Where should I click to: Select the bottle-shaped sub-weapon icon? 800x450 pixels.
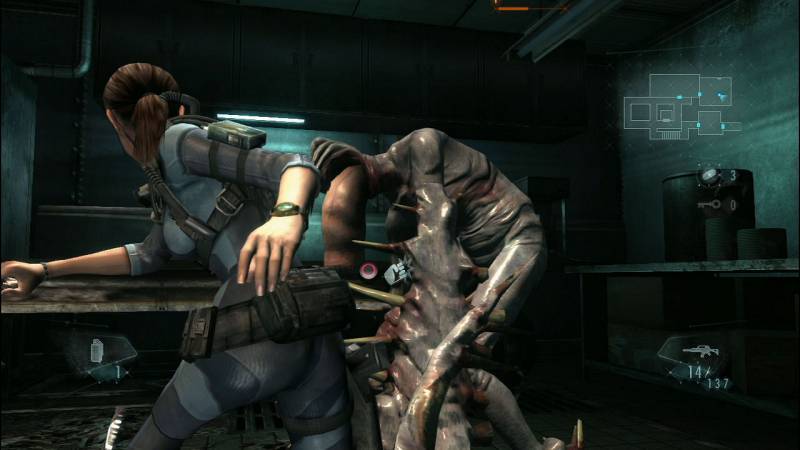[98, 351]
